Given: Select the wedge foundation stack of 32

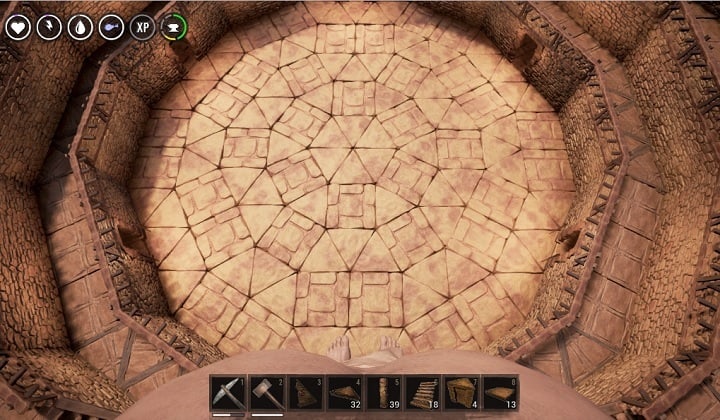Looking at the screenshot, I should pyautogui.click(x=343, y=393).
